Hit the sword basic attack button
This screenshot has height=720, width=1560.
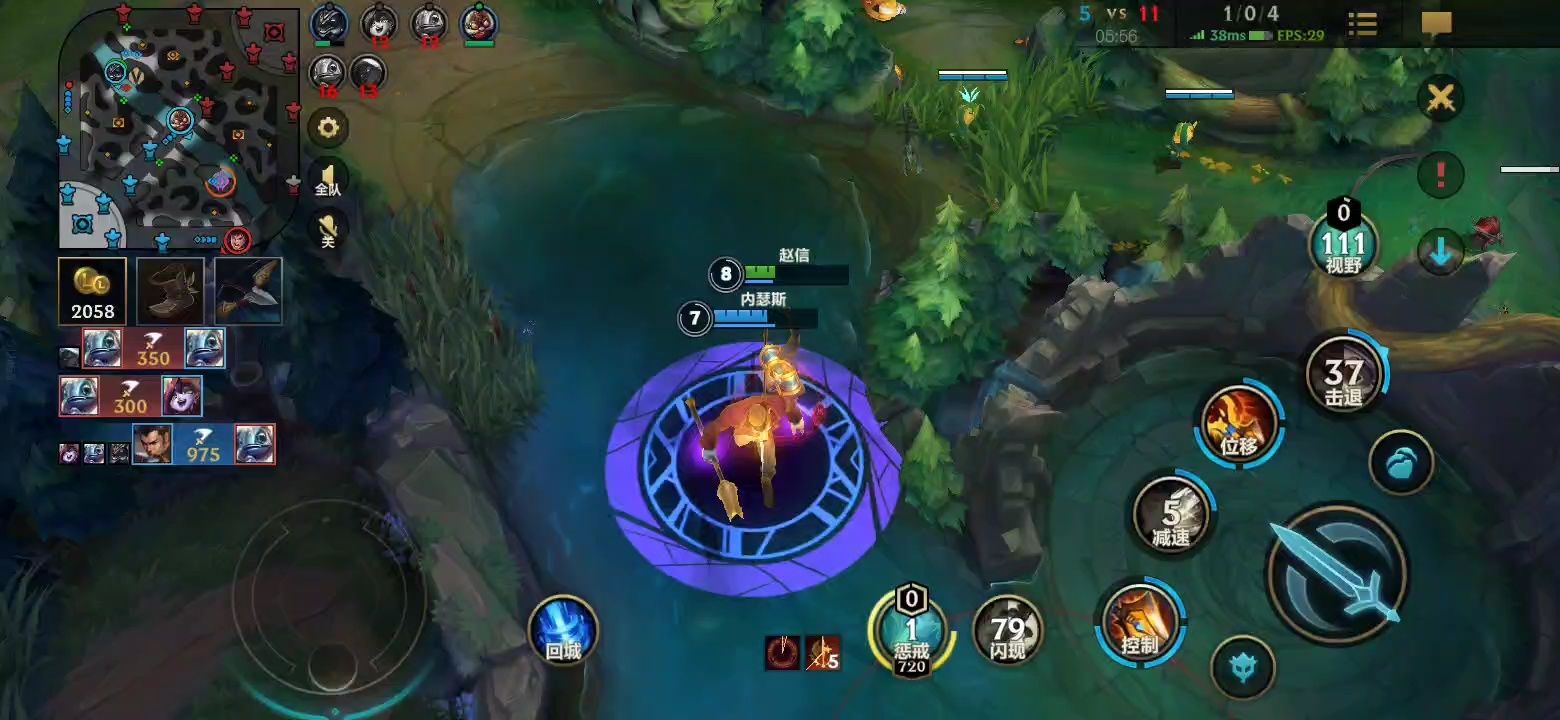pyautogui.click(x=1338, y=573)
